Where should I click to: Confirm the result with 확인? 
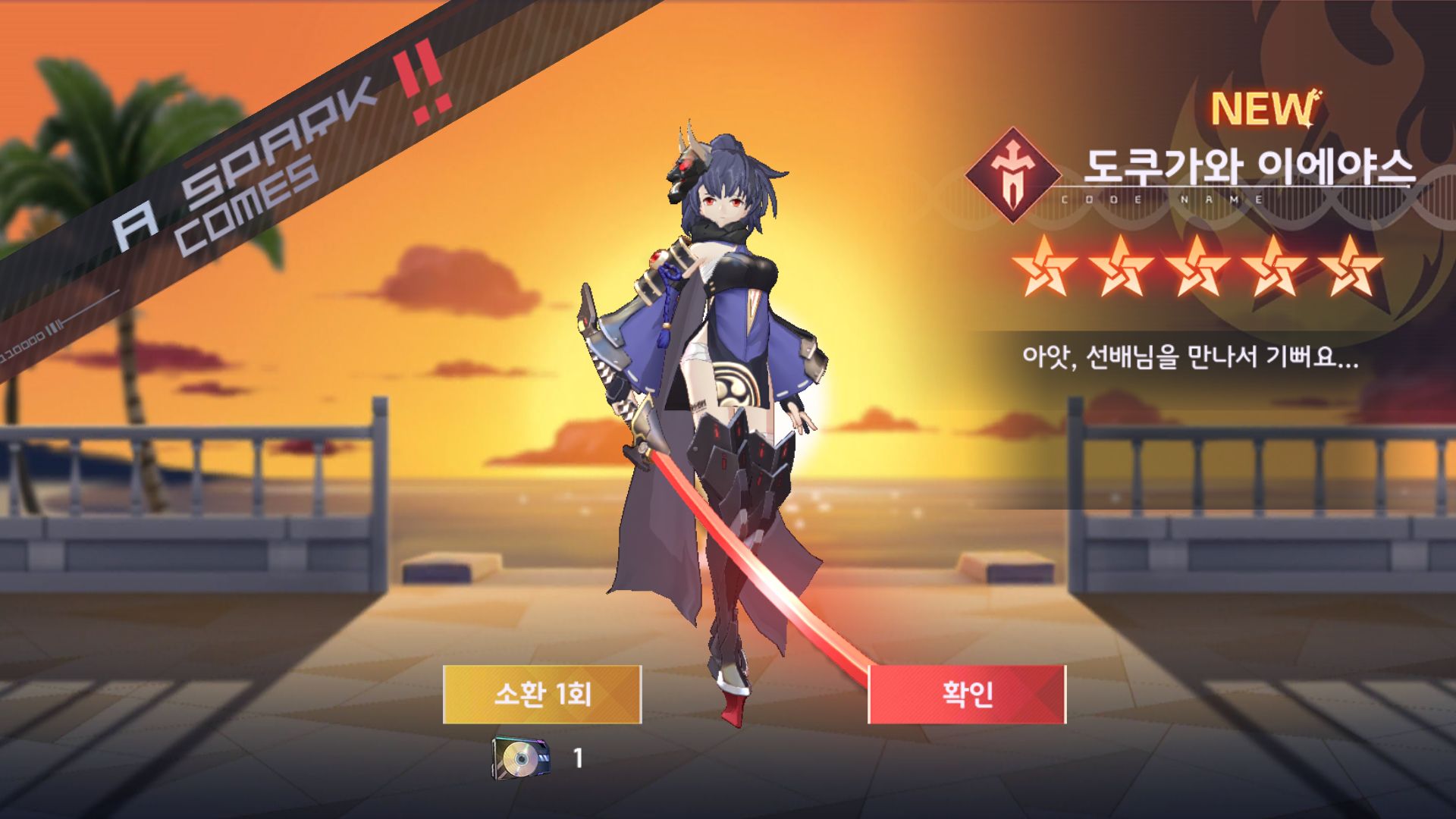click(x=967, y=694)
